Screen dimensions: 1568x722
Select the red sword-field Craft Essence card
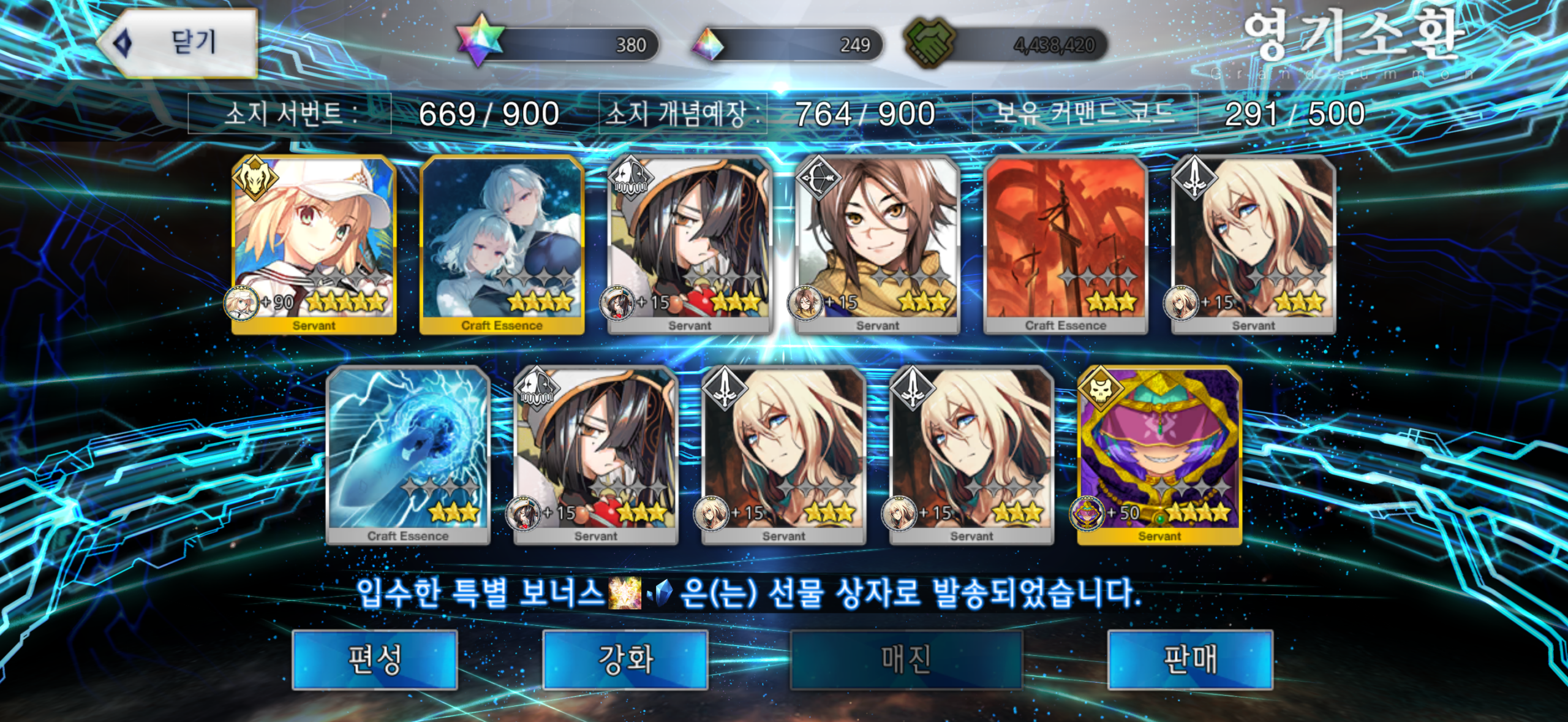1066,245
